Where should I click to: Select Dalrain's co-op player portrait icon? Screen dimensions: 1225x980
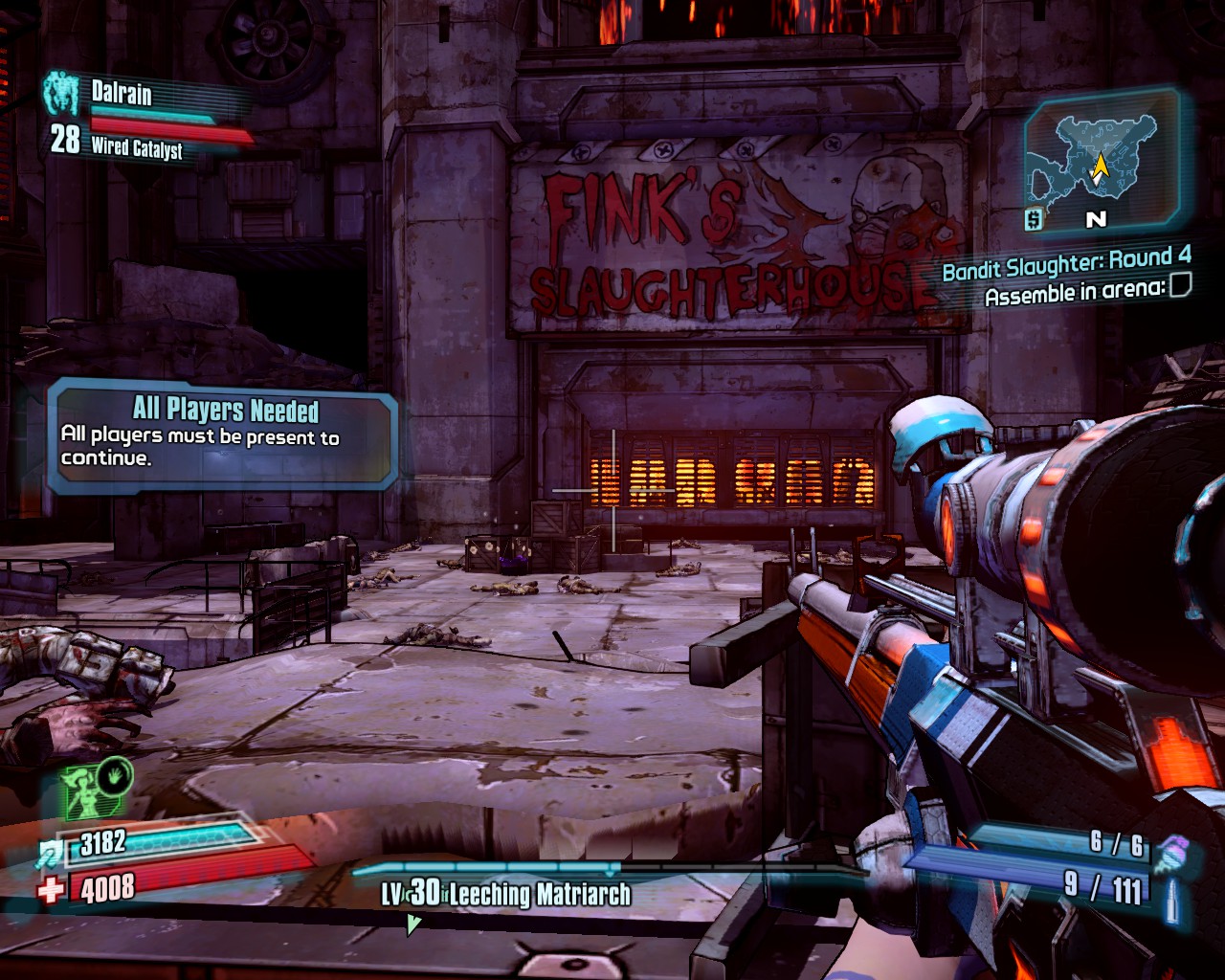(61, 94)
